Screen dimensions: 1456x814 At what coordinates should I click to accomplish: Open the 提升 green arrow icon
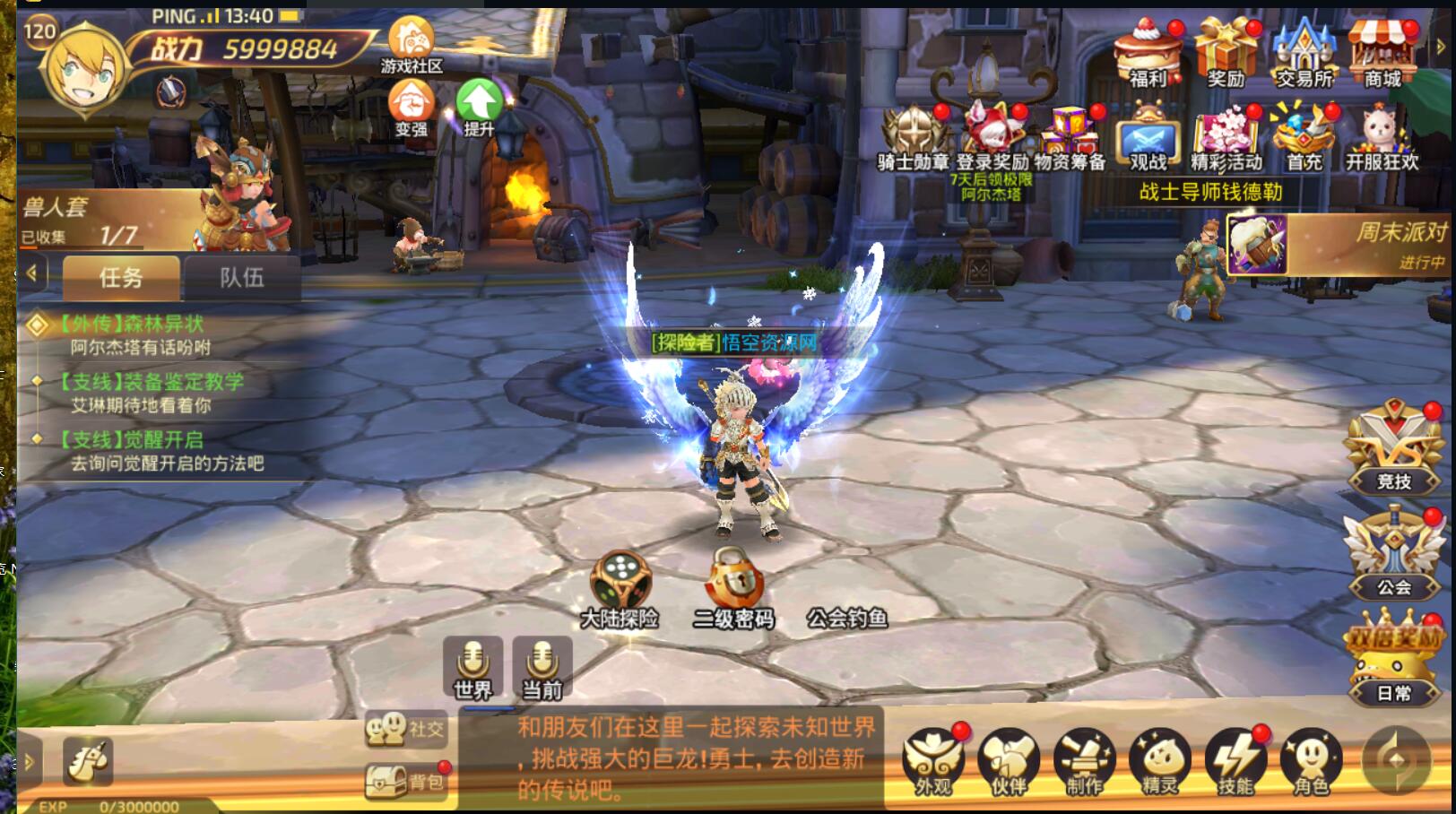pos(479,105)
